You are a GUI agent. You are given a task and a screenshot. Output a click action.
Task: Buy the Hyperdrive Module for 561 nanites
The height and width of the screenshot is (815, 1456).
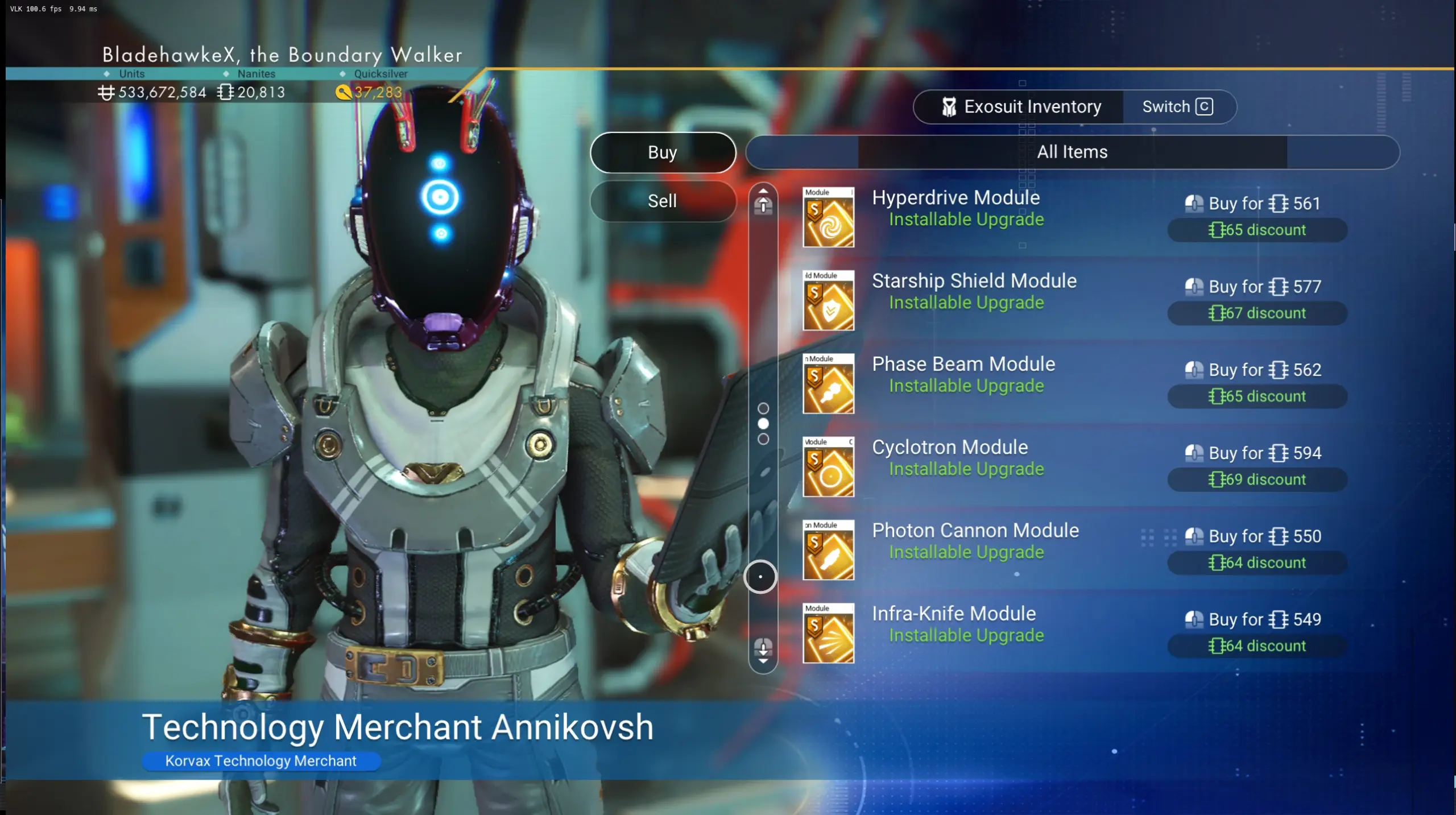coord(1257,204)
